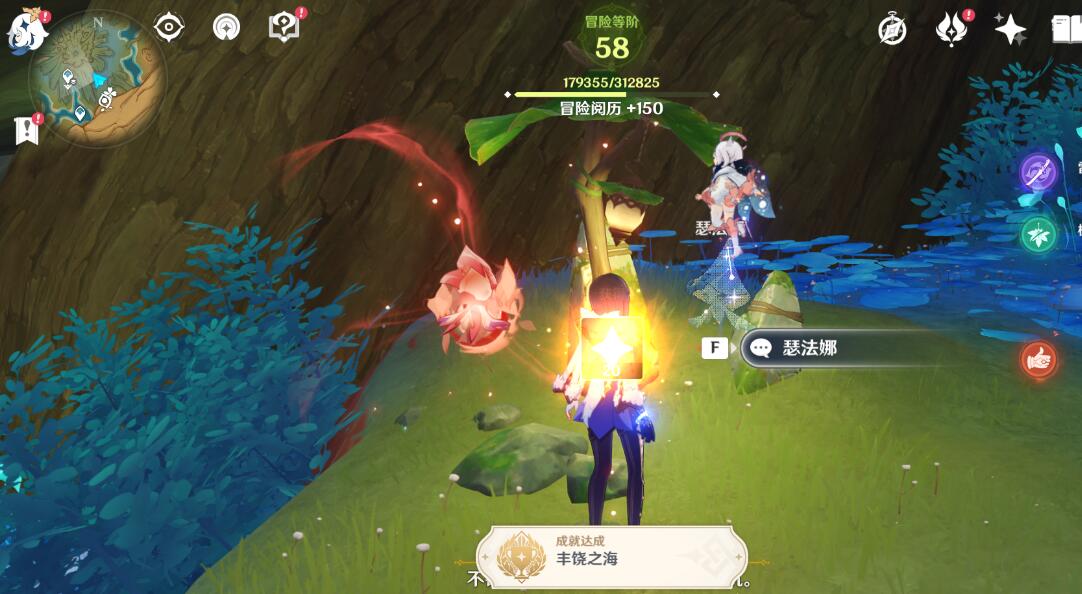Open the compass Adventurer Handbook icon

[892, 30]
